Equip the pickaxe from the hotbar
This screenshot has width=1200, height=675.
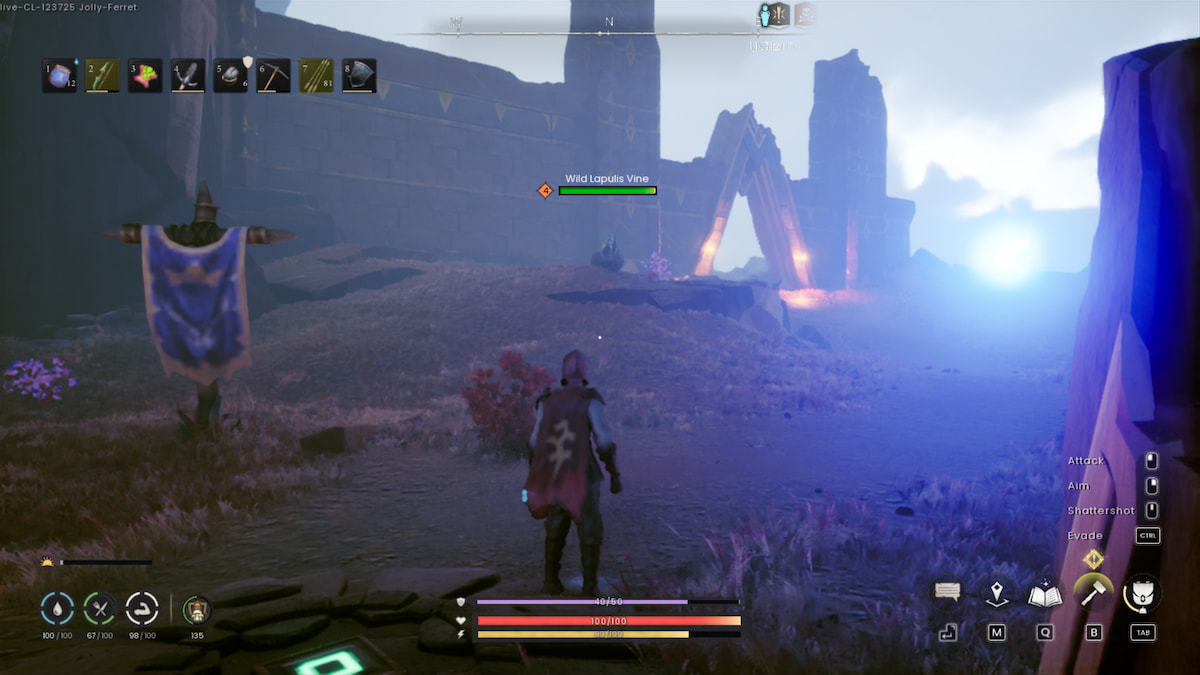[274, 76]
